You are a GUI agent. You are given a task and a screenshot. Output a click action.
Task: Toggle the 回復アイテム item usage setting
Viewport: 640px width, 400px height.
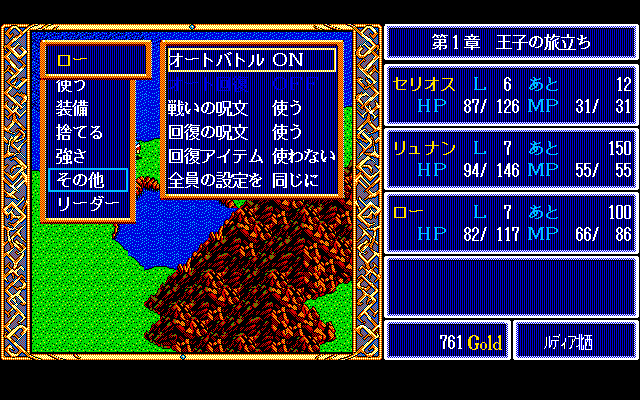point(251,156)
